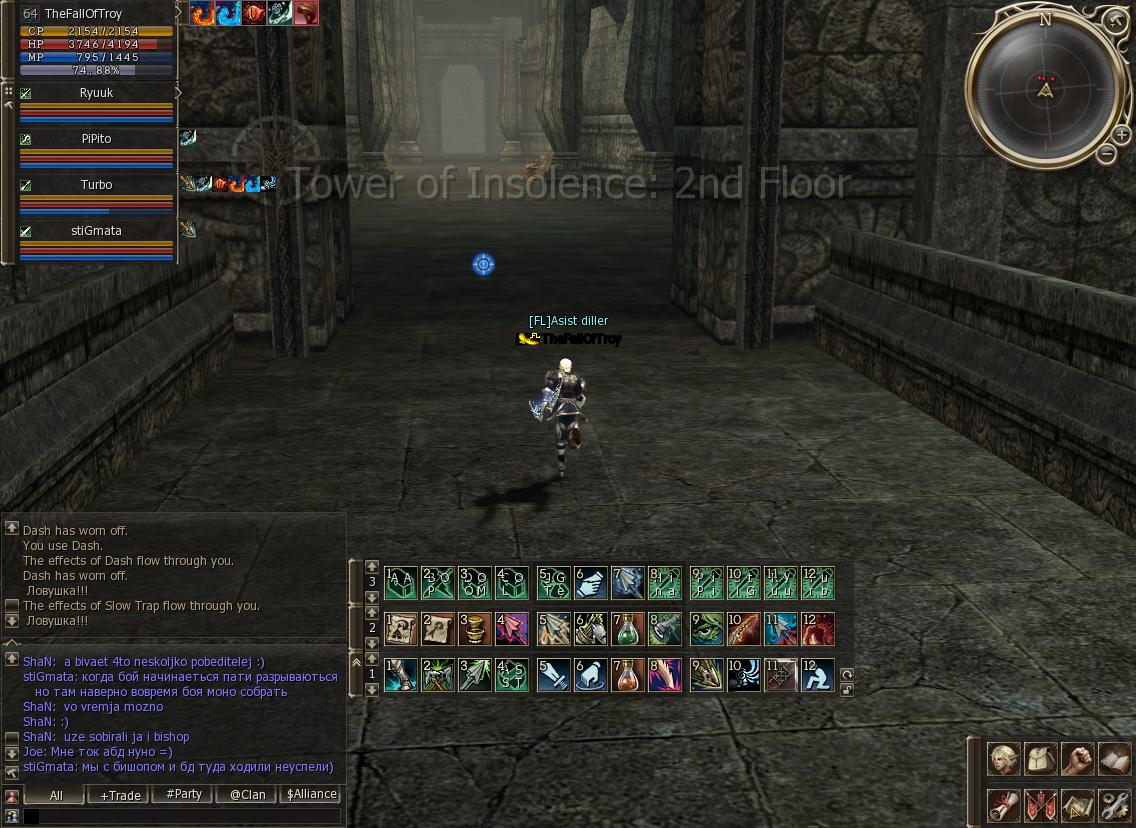
Task: Switch to the #Party chat tab
Action: pos(184,795)
